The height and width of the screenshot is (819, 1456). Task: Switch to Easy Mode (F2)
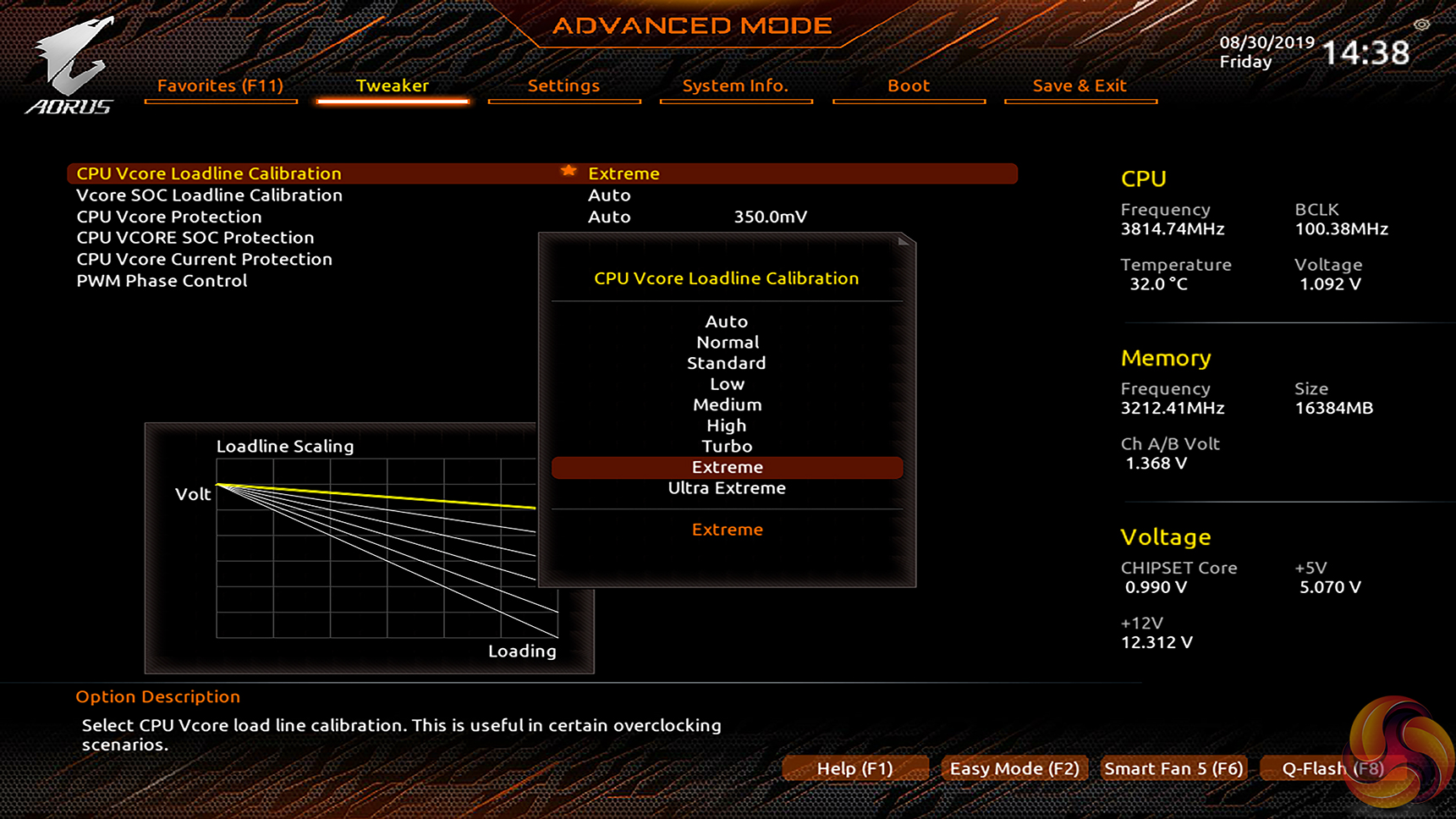point(1014,768)
